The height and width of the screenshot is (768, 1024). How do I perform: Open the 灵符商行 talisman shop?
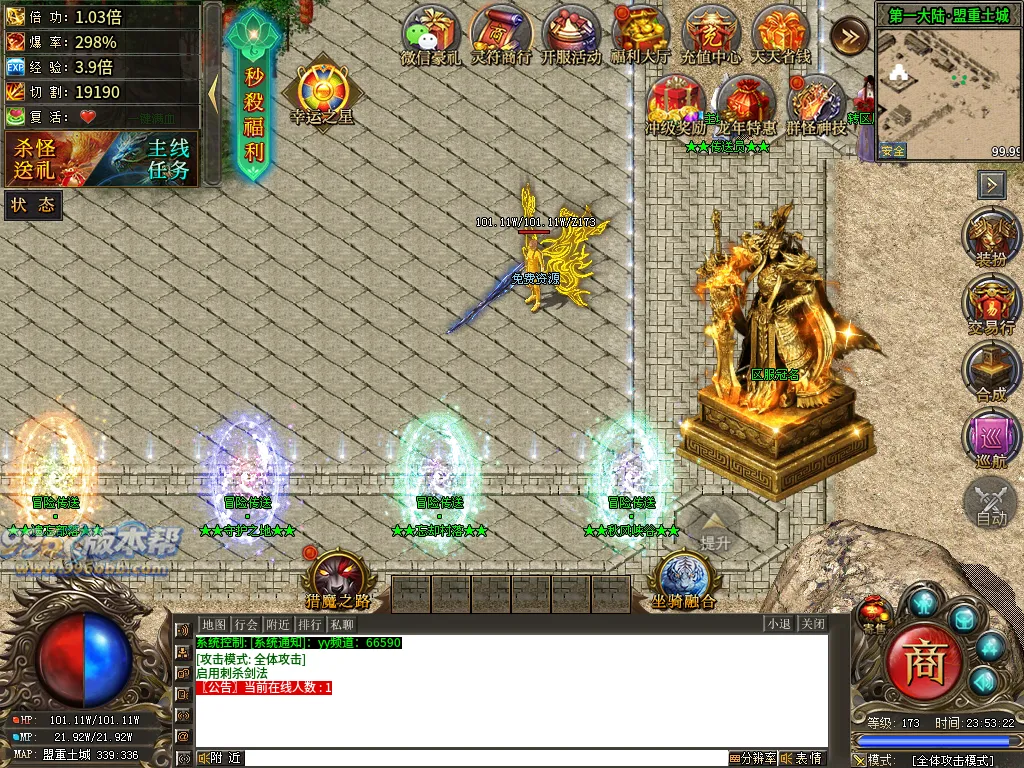pos(501,35)
